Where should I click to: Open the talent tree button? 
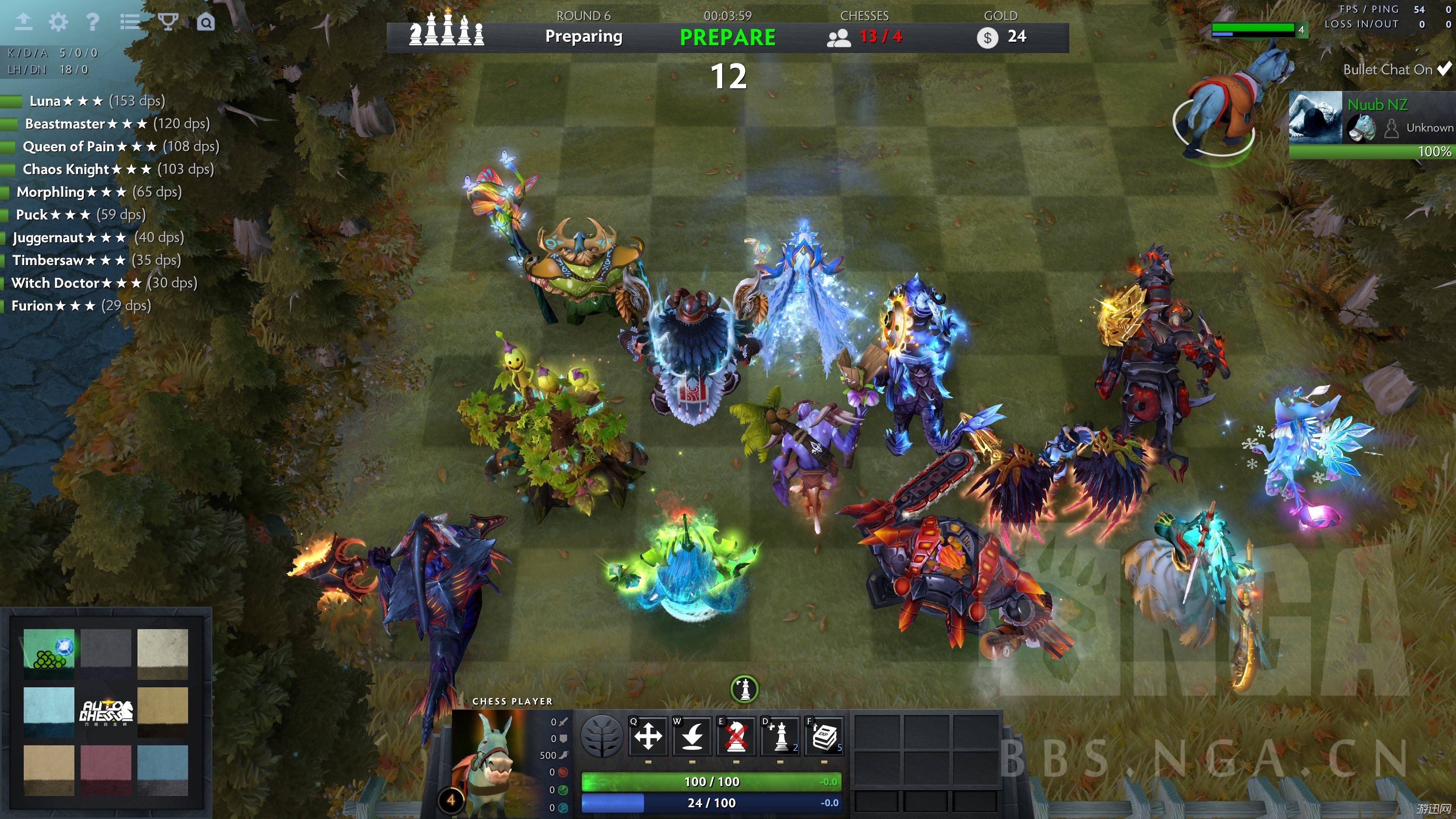[x=602, y=736]
